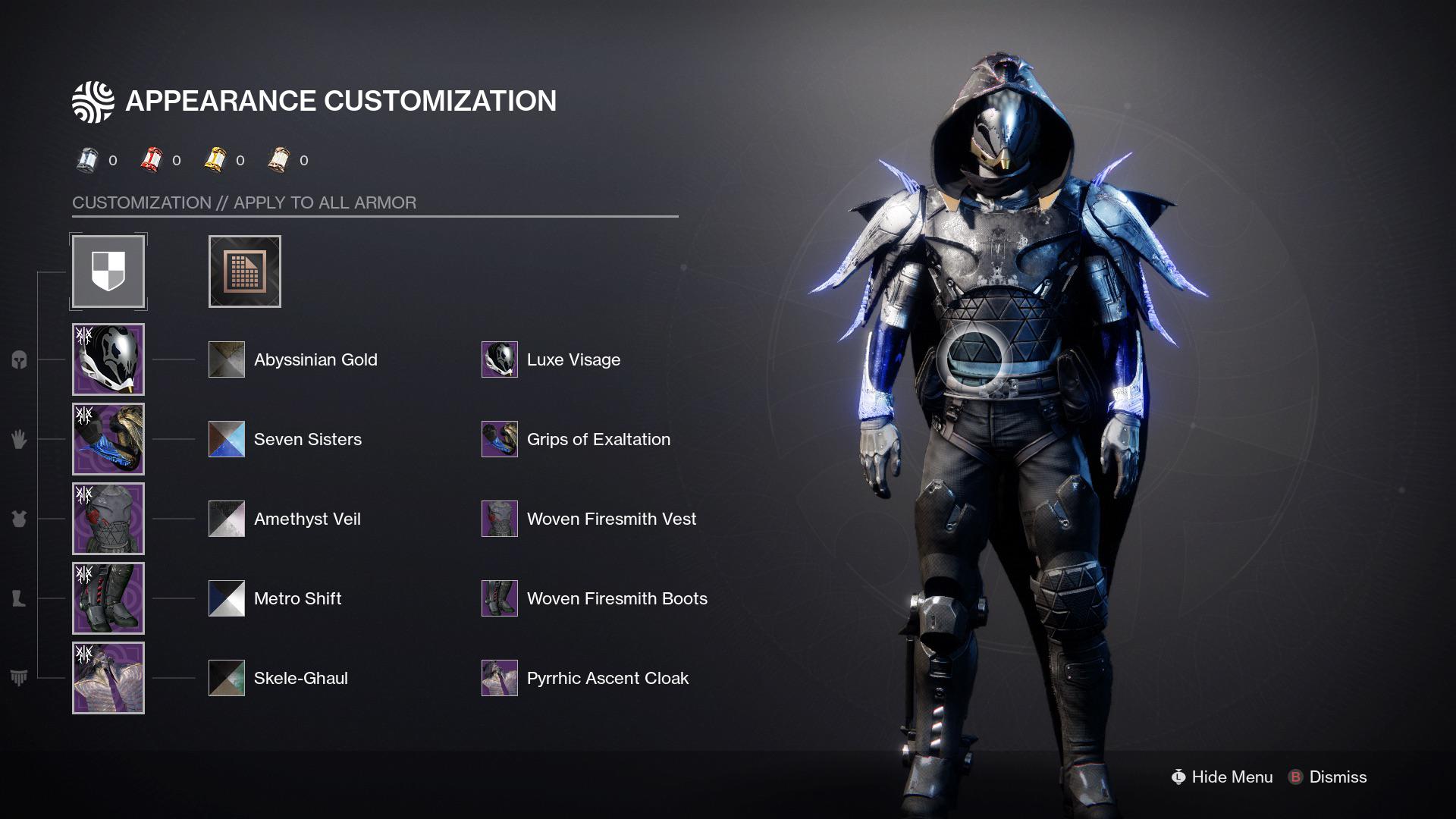Click the ornament pattern icon beside the shield
Screen dimensions: 1456x819
(x=244, y=271)
